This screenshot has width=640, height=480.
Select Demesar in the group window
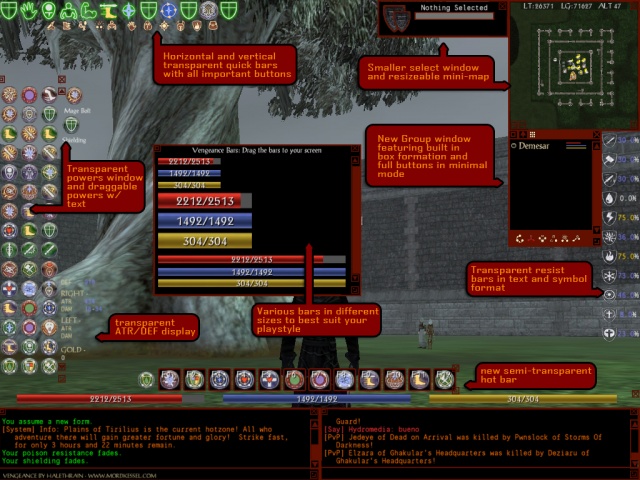pyautogui.click(x=537, y=145)
